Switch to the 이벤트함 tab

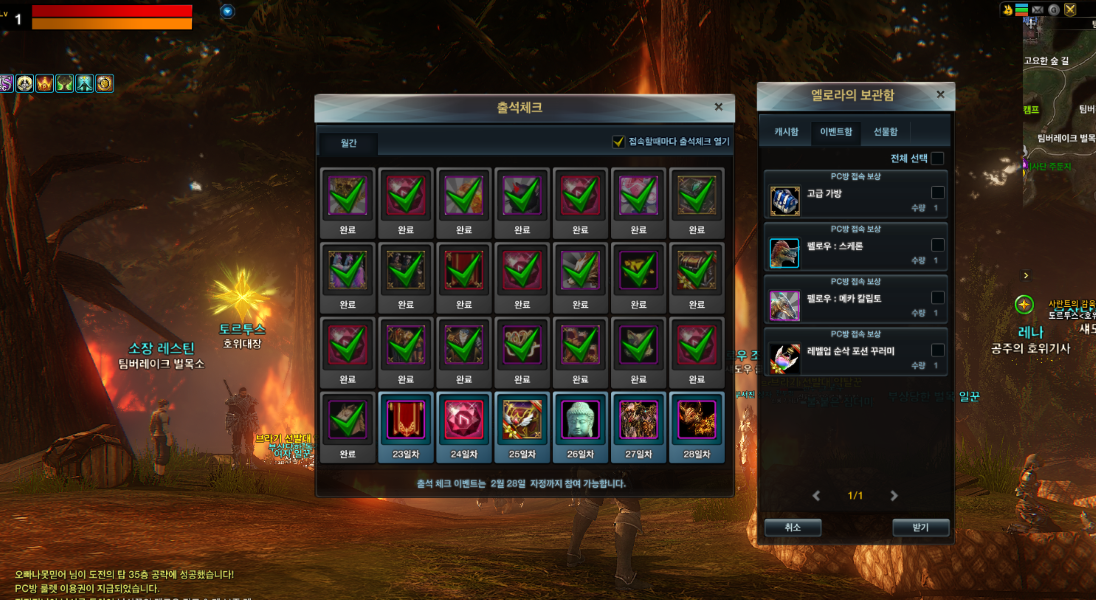pyautogui.click(x=836, y=131)
